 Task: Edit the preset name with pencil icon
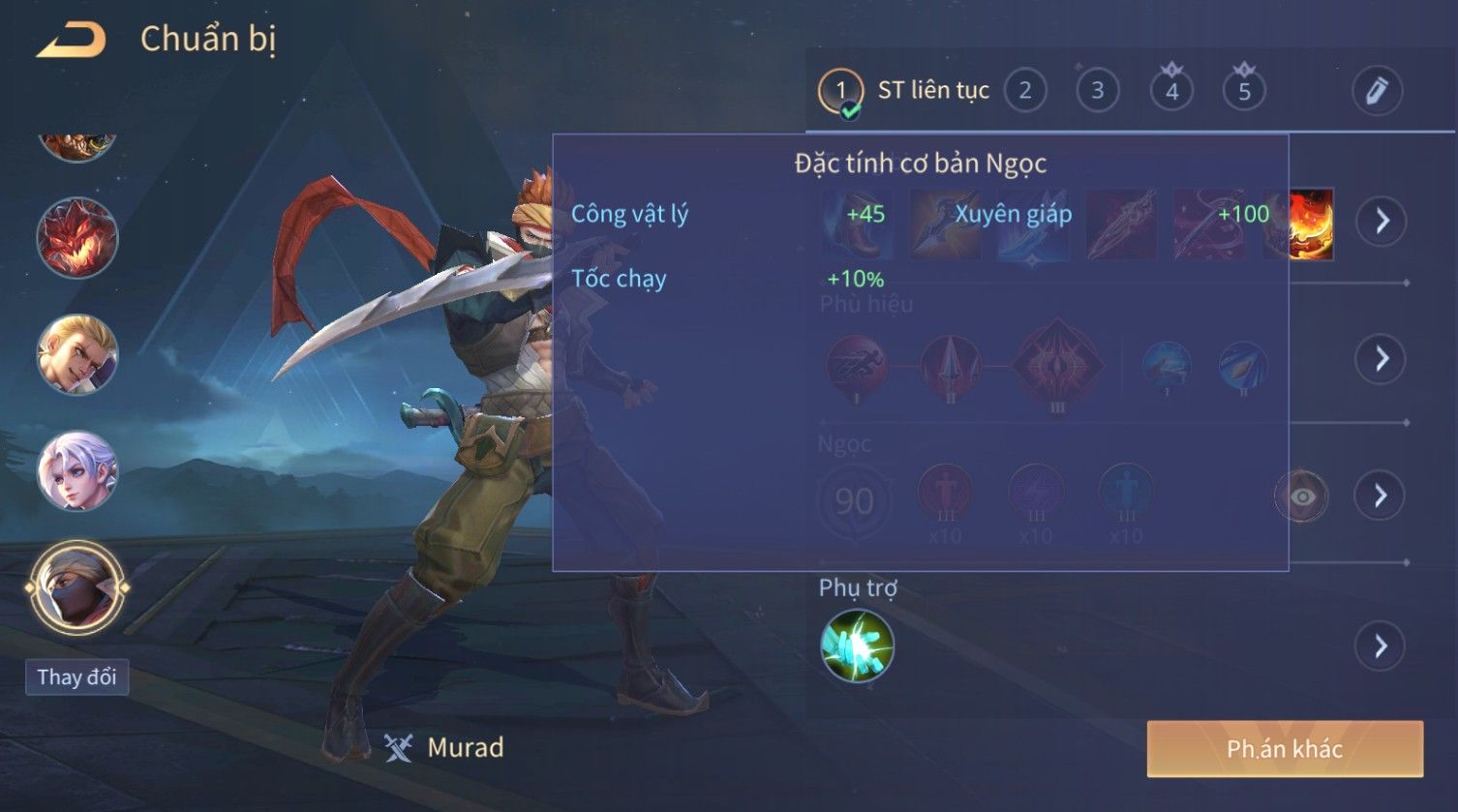pos(1377,91)
